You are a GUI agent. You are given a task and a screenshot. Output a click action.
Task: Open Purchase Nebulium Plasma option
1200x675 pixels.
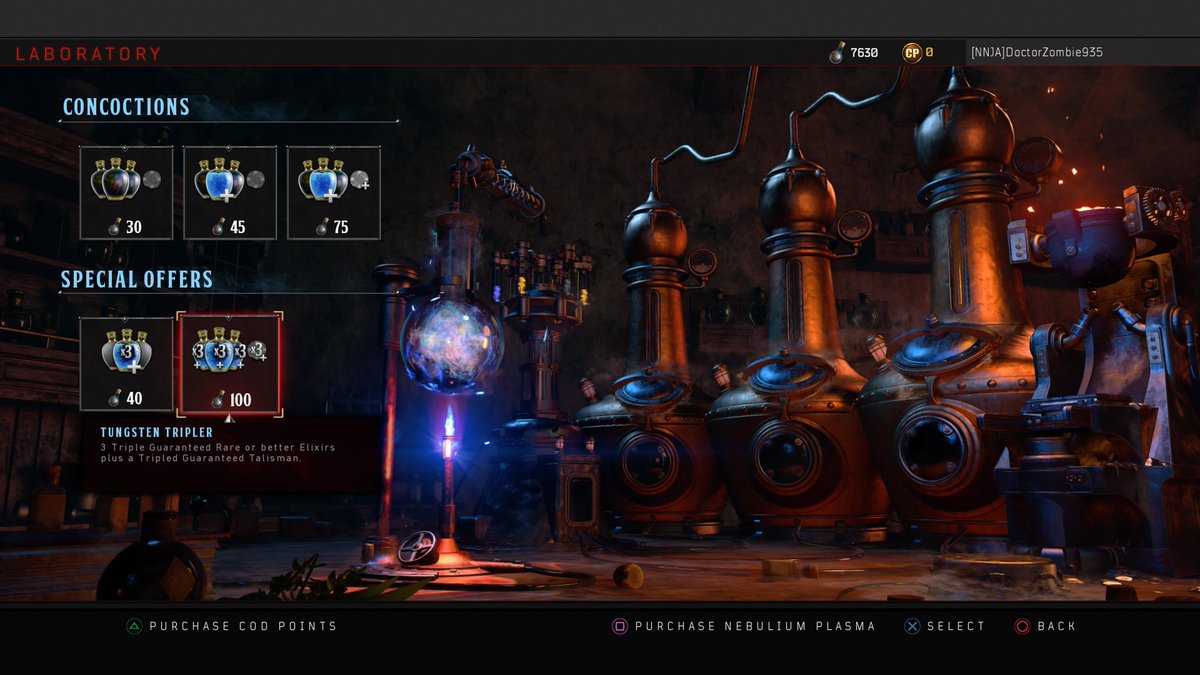[x=744, y=626]
